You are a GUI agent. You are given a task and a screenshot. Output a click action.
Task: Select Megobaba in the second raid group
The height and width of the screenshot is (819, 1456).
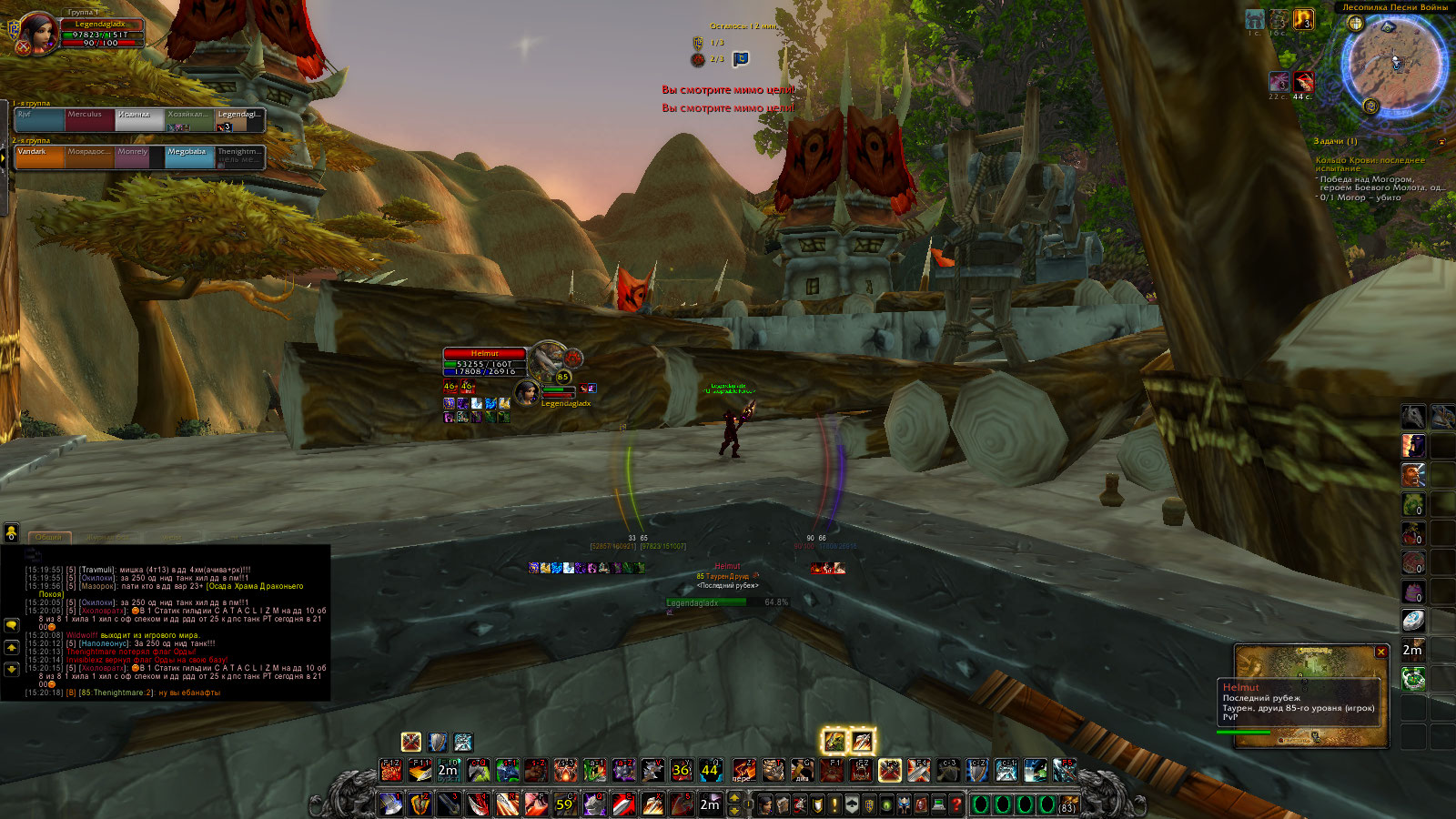(190, 157)
